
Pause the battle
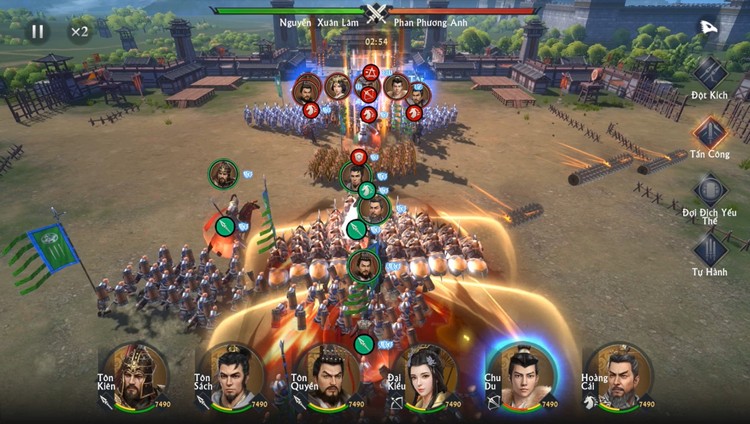click(x=37, y=31)
